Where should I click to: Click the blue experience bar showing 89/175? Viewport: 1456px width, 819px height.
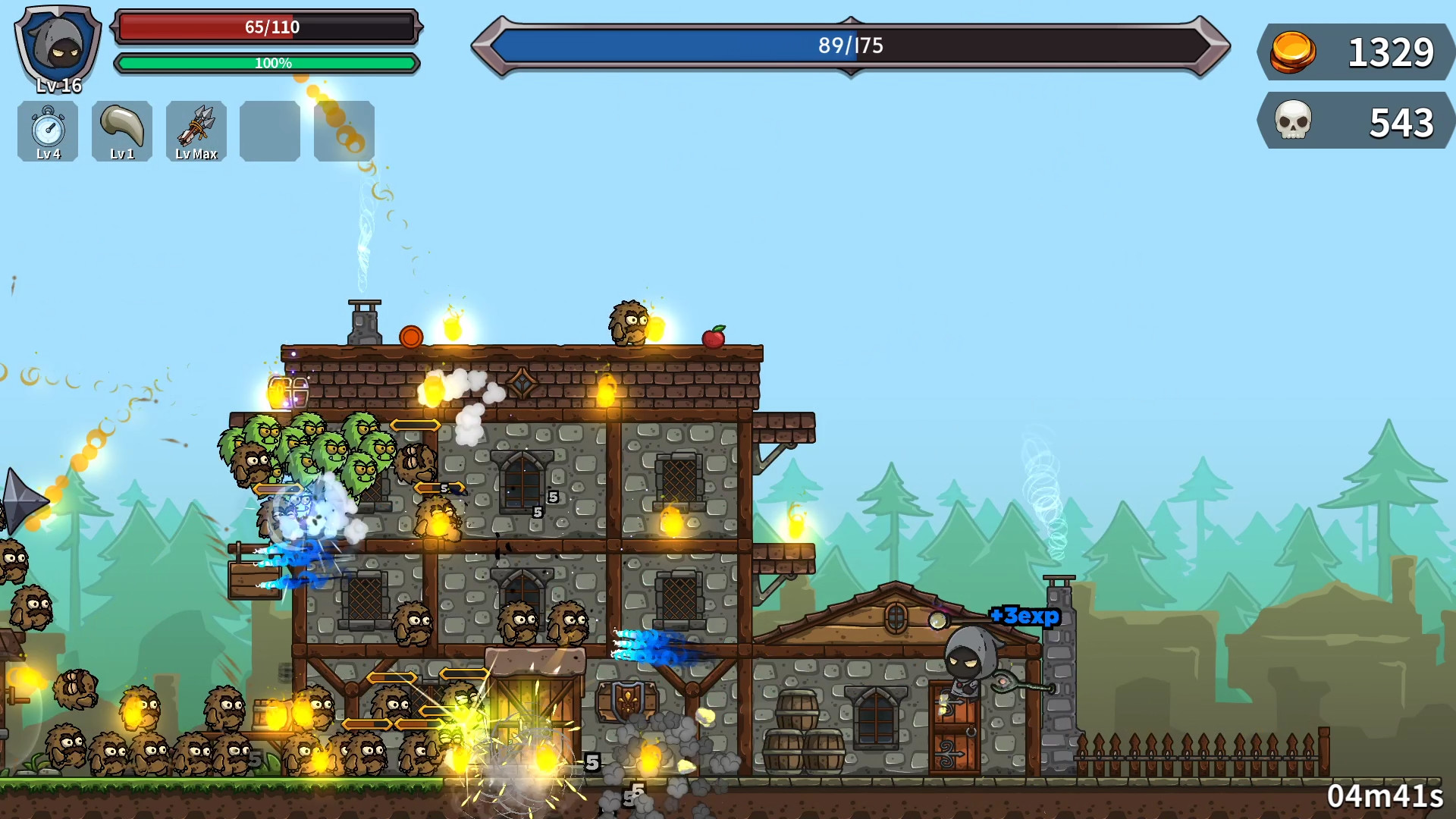849,45
